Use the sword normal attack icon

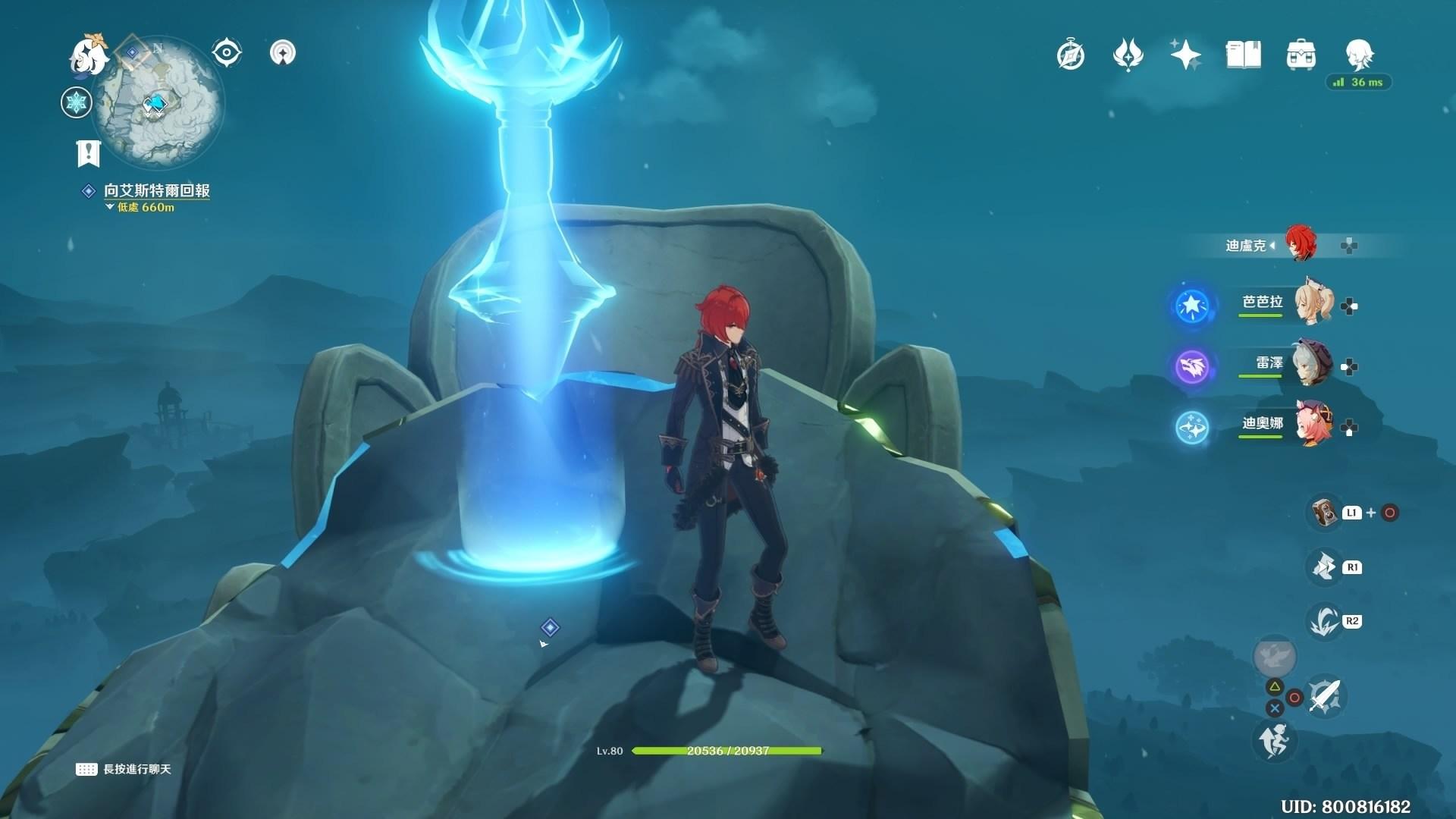tap(1325, 696)
